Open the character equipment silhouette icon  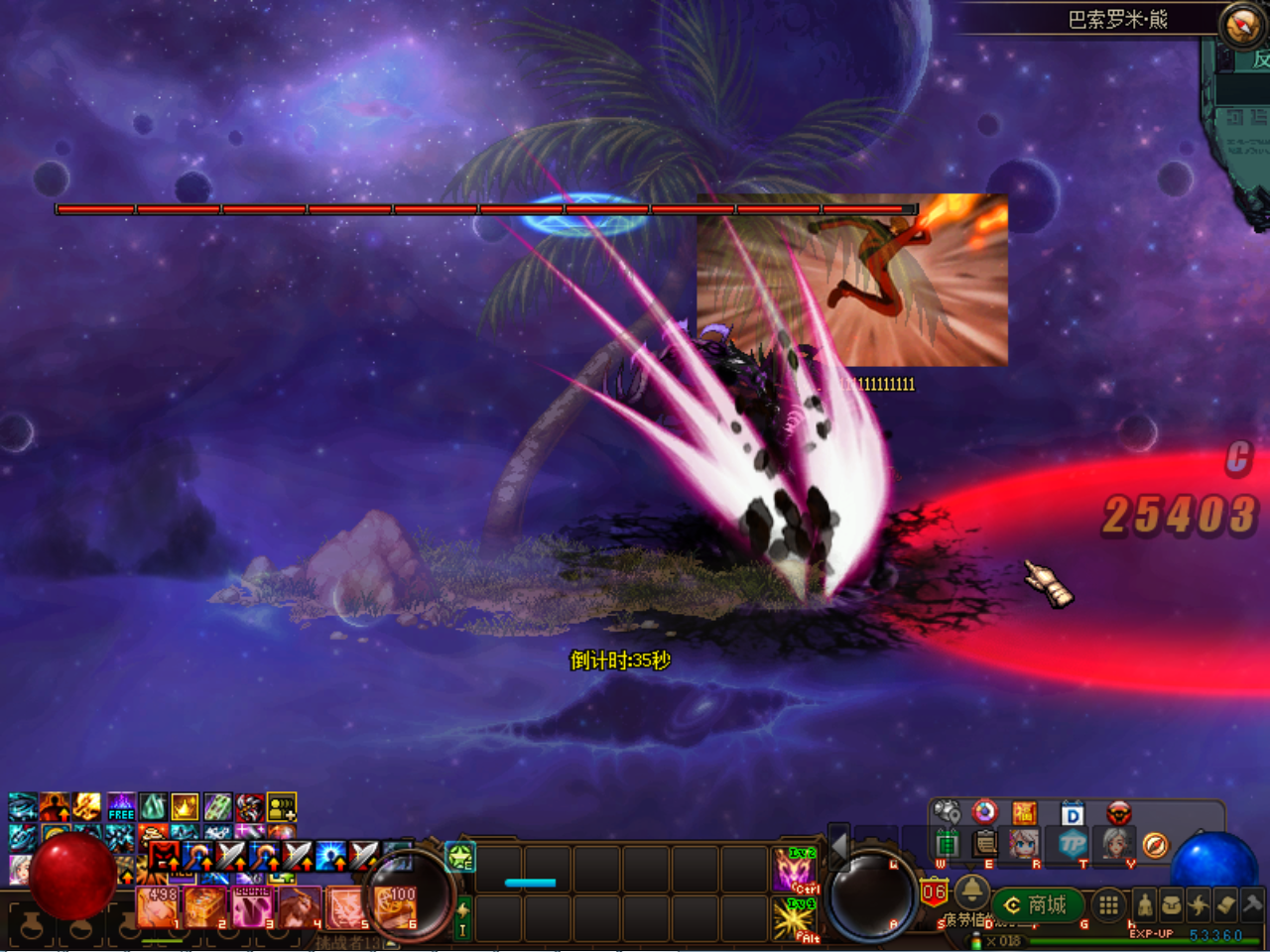pos(1145,905)
